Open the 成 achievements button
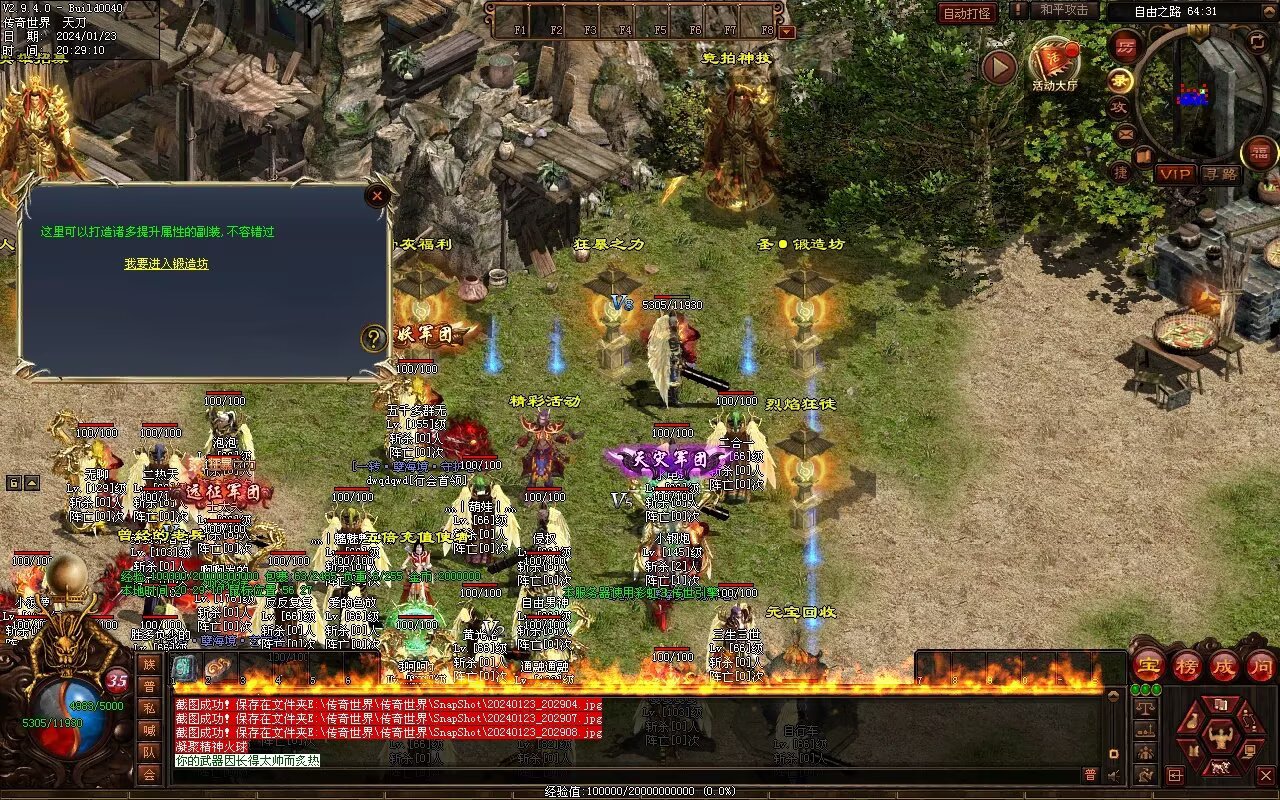The height and width of the screenshot is (800, 1280). click(x=1224, y=666)
